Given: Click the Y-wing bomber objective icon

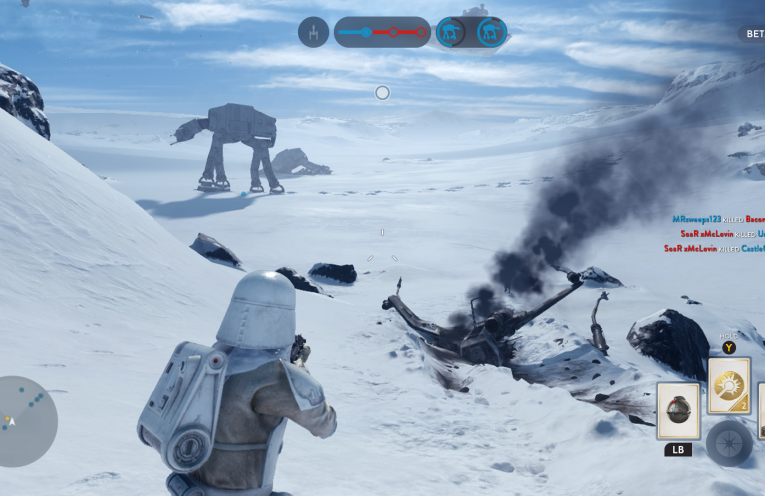Looking at the screenshot, I should pos(313,32).
